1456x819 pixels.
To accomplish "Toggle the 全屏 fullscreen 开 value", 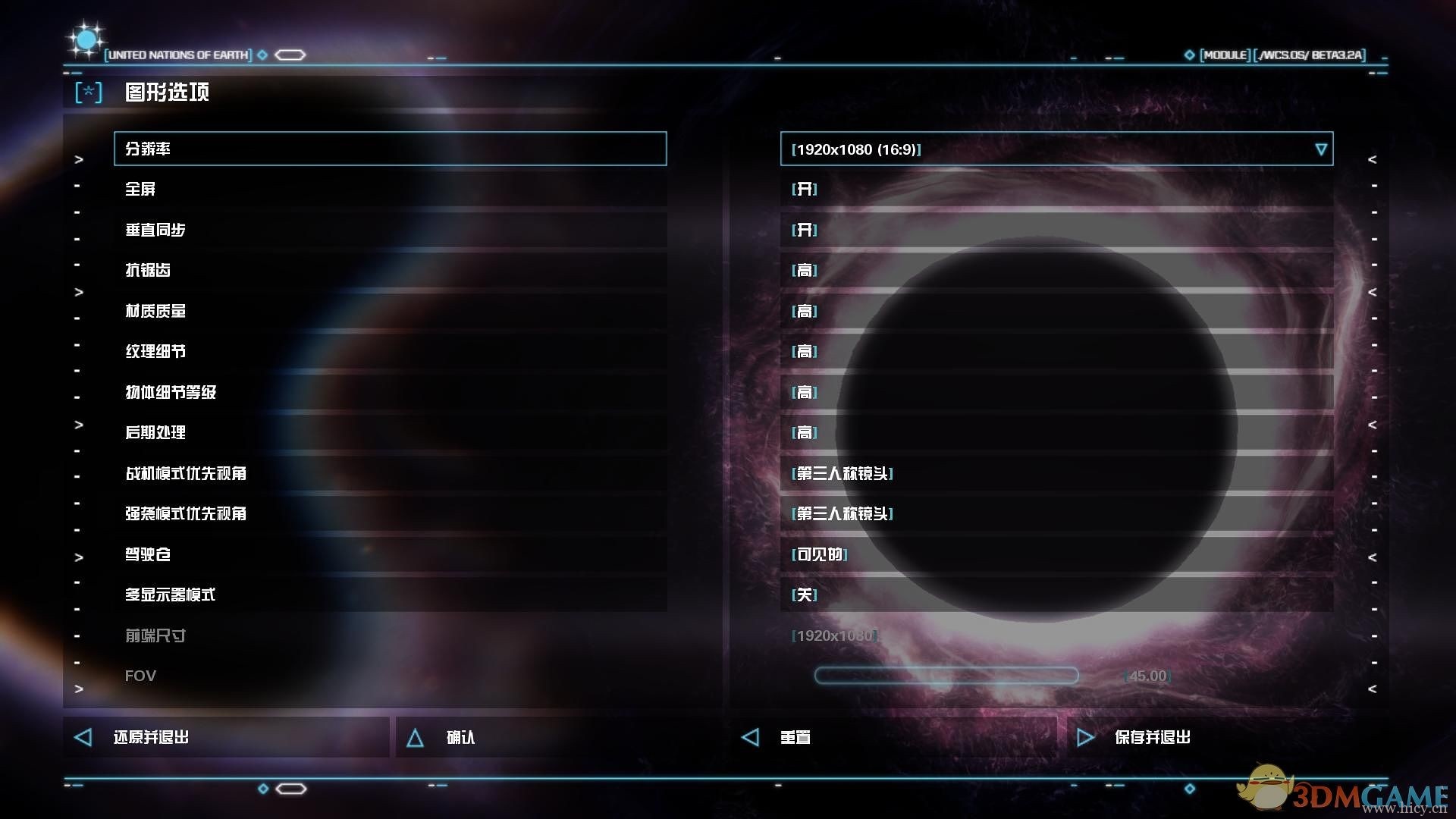I will pyautogui.click(x=1056, y=189).
